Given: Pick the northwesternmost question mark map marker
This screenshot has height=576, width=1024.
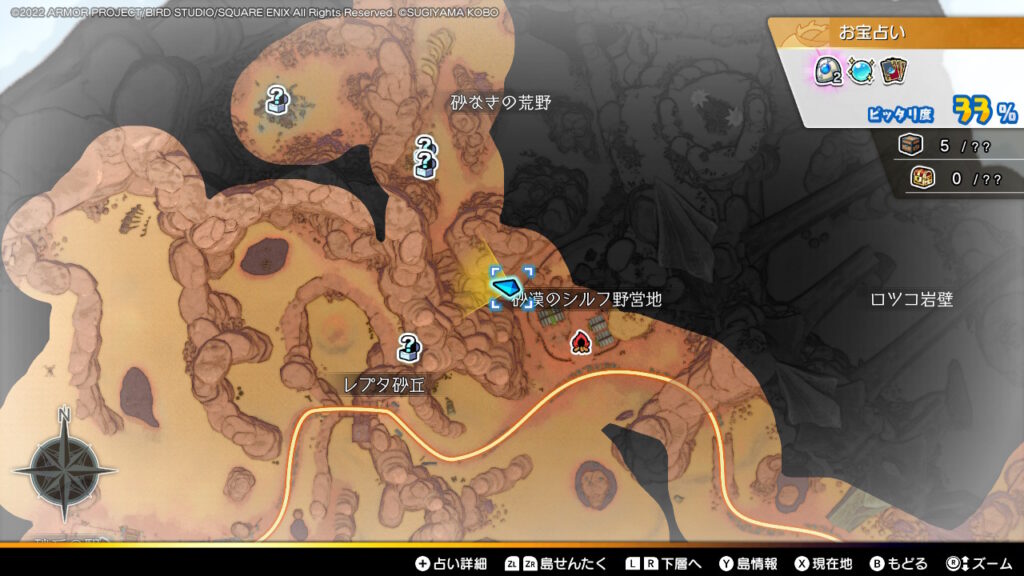Looking at the screenshot, I should tap(277, 100).
